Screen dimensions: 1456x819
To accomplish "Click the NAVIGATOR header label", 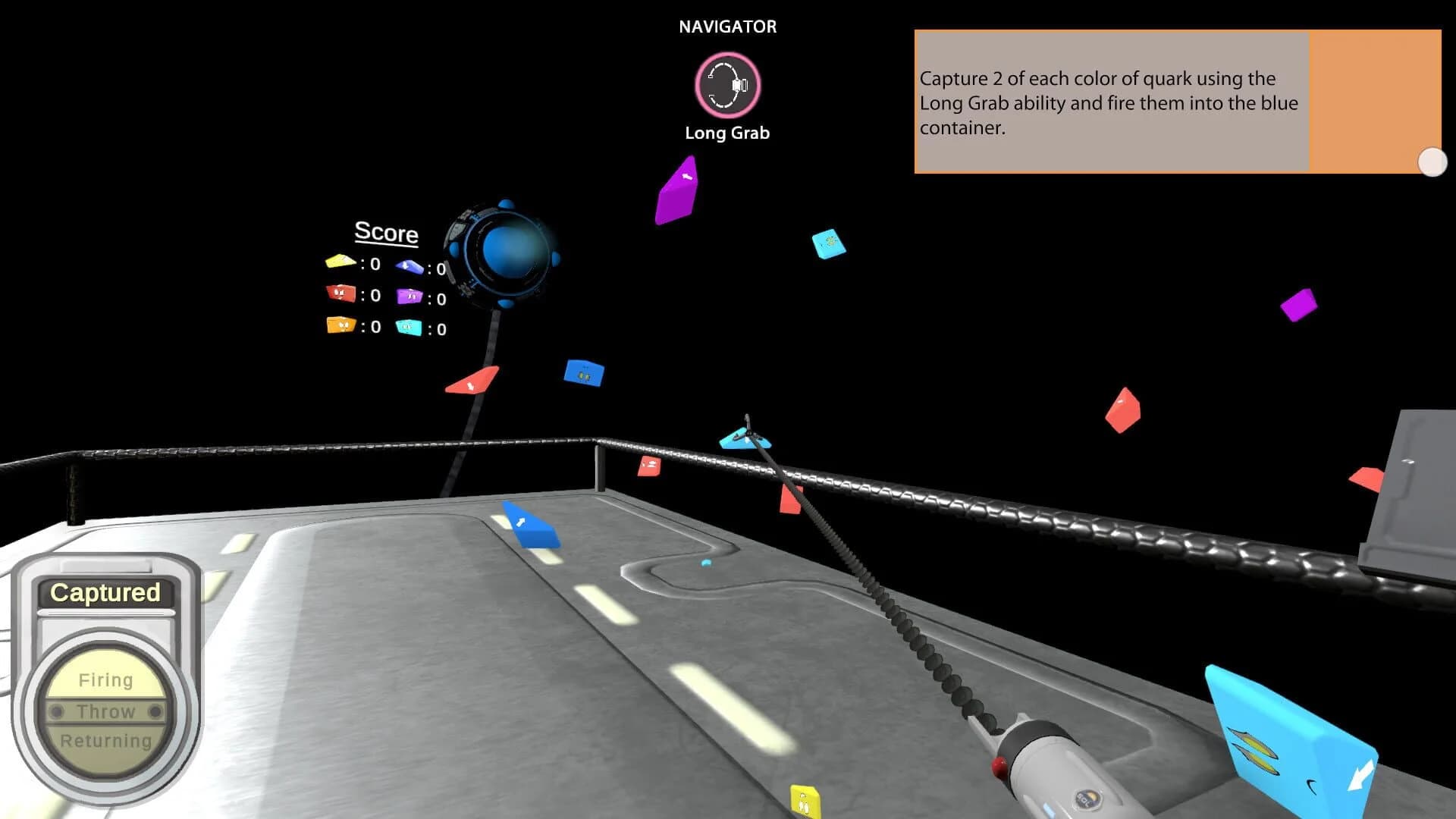I will click(727, 26).
